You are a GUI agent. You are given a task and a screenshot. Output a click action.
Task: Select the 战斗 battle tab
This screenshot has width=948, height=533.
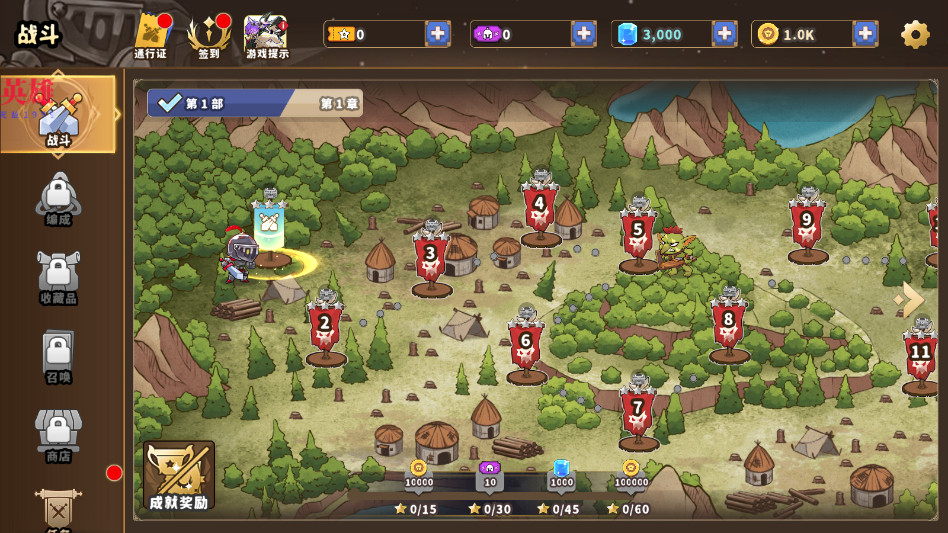click(59, 116)
